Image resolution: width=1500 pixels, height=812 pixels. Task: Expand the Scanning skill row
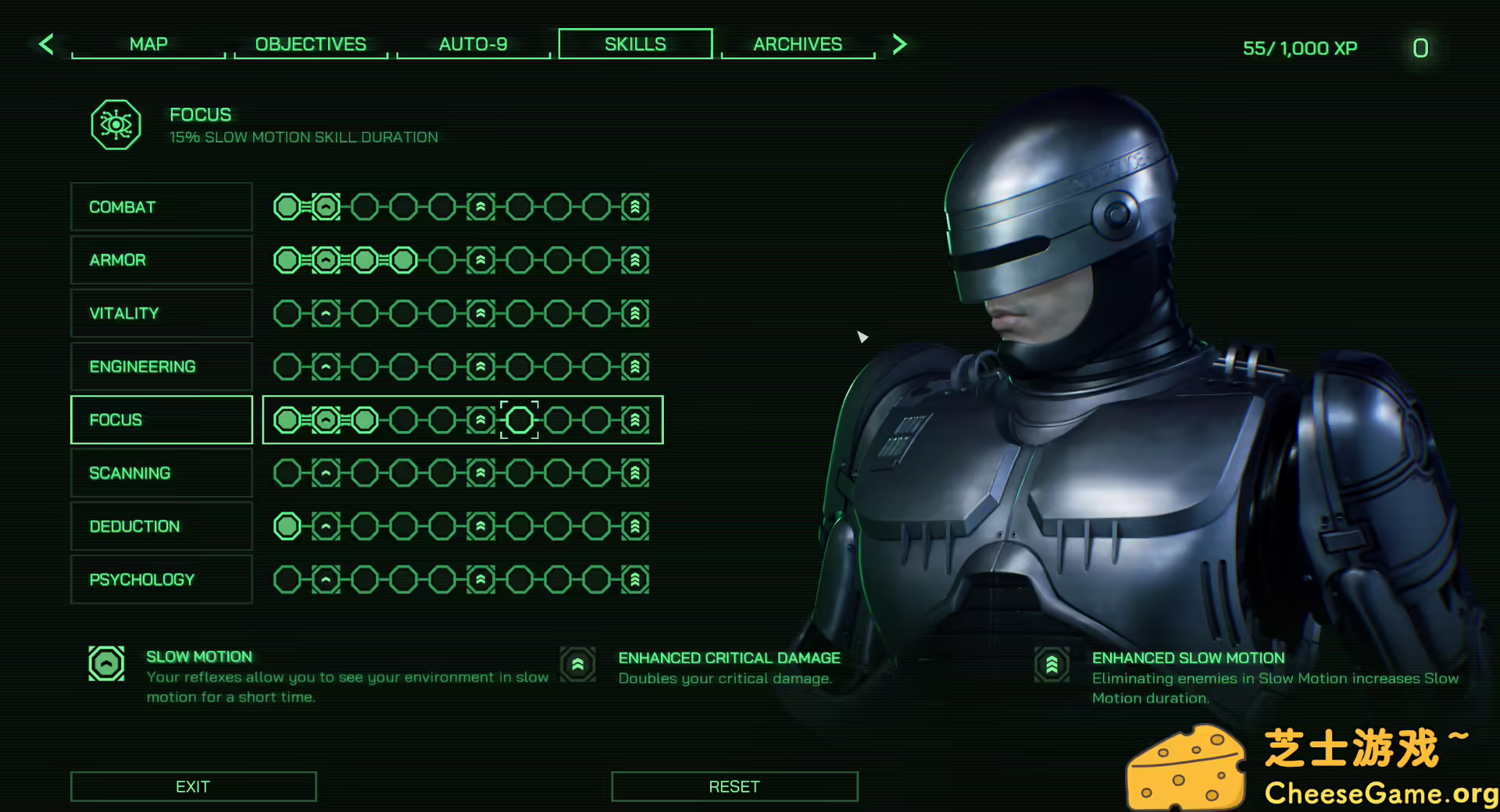pos(161,472)
